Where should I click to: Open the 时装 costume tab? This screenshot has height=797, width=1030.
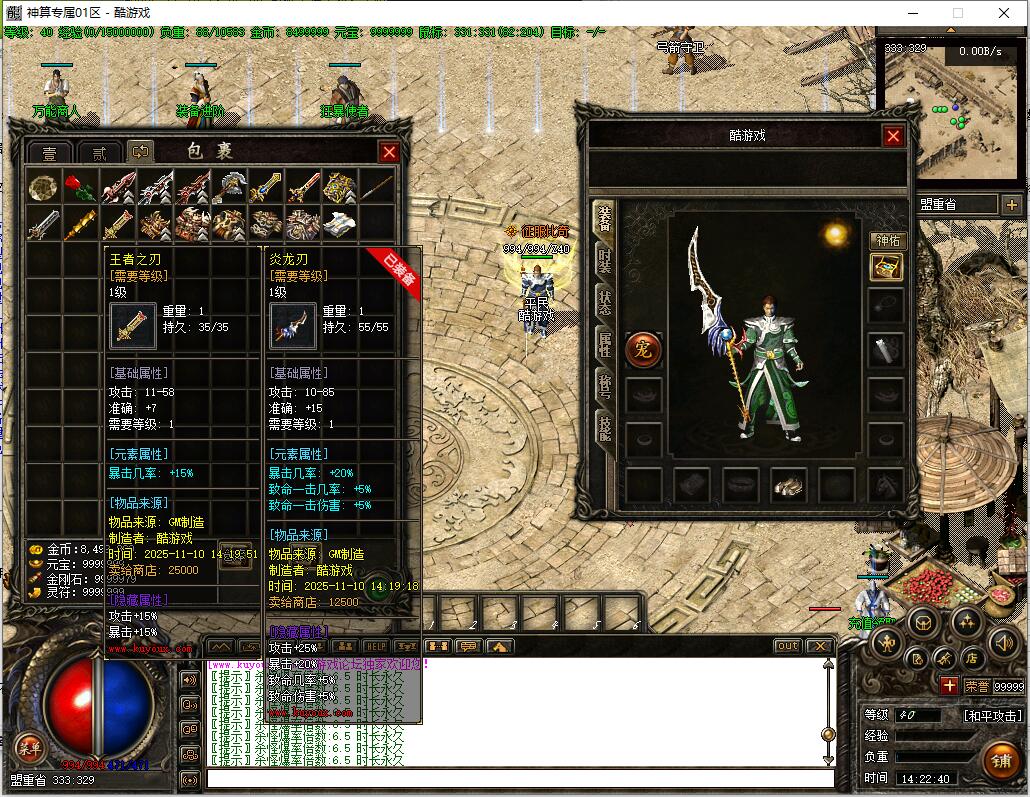coord(604,261)
